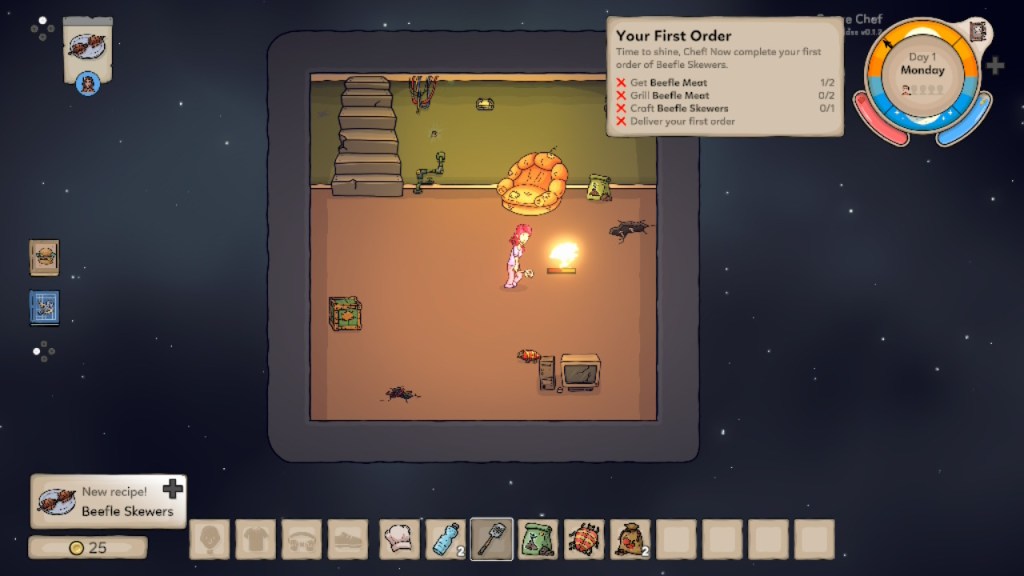
Task: Open the blue blueprint book
Action: 44,307
